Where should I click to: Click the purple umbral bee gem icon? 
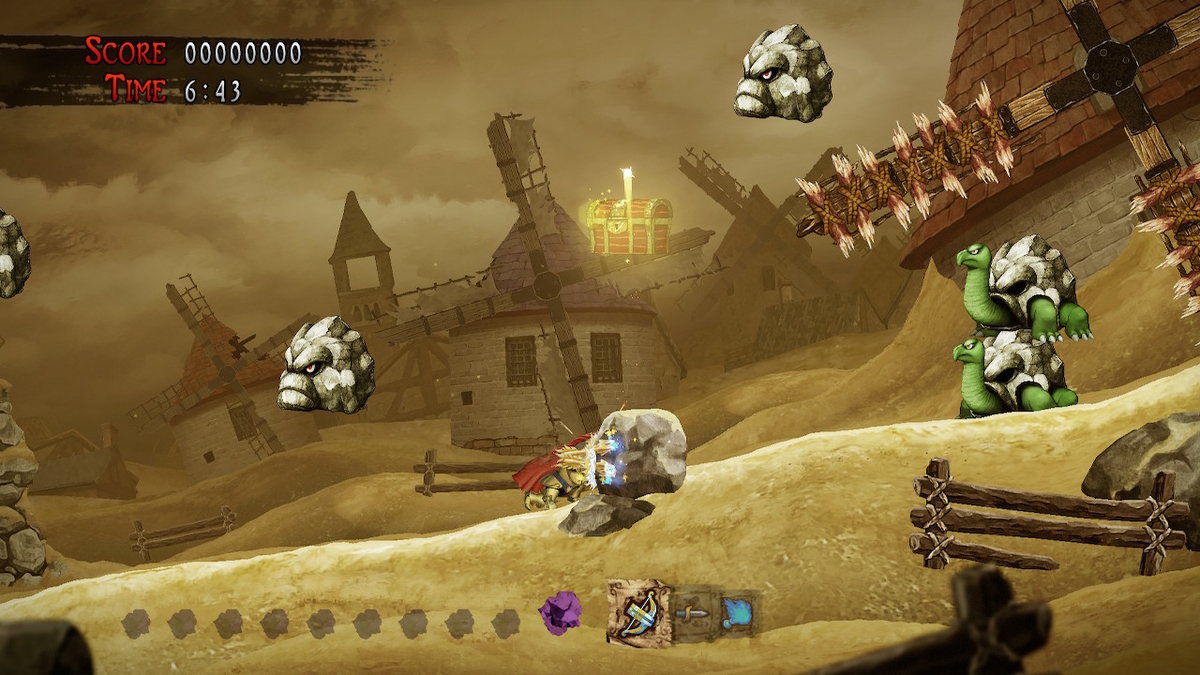click(x=559, y=609)
